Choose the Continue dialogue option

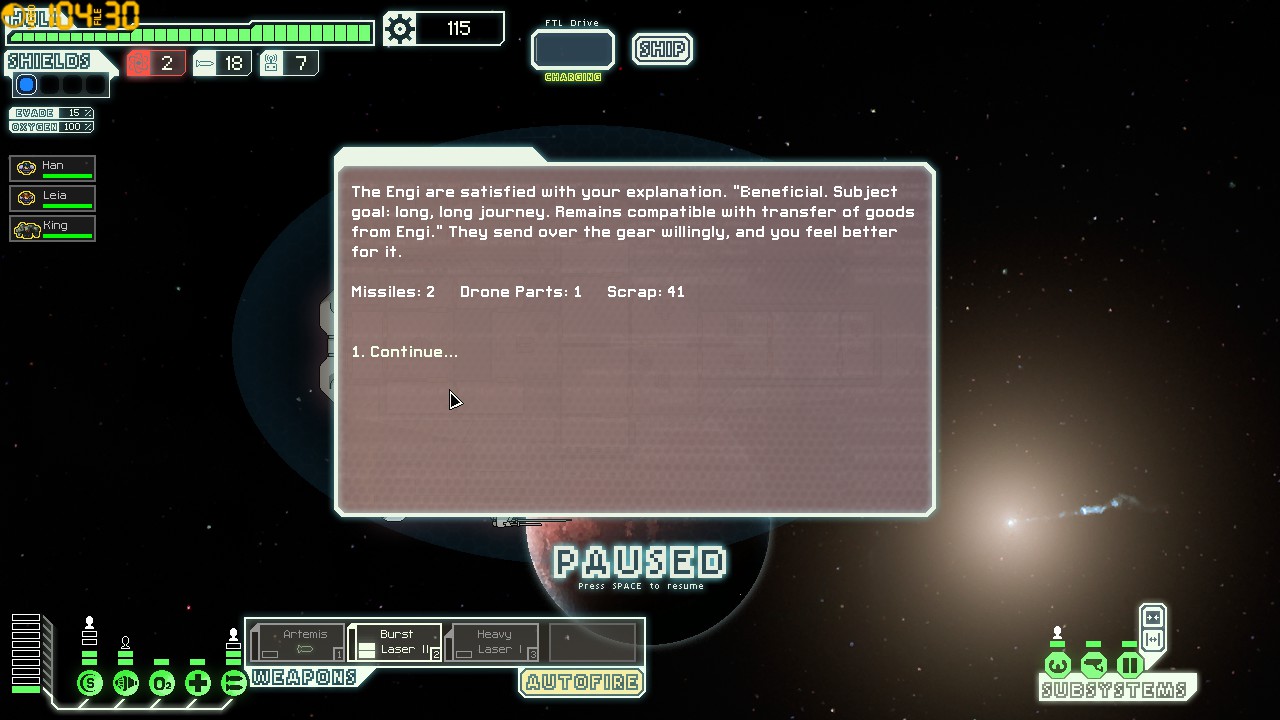tap(405, 352)
